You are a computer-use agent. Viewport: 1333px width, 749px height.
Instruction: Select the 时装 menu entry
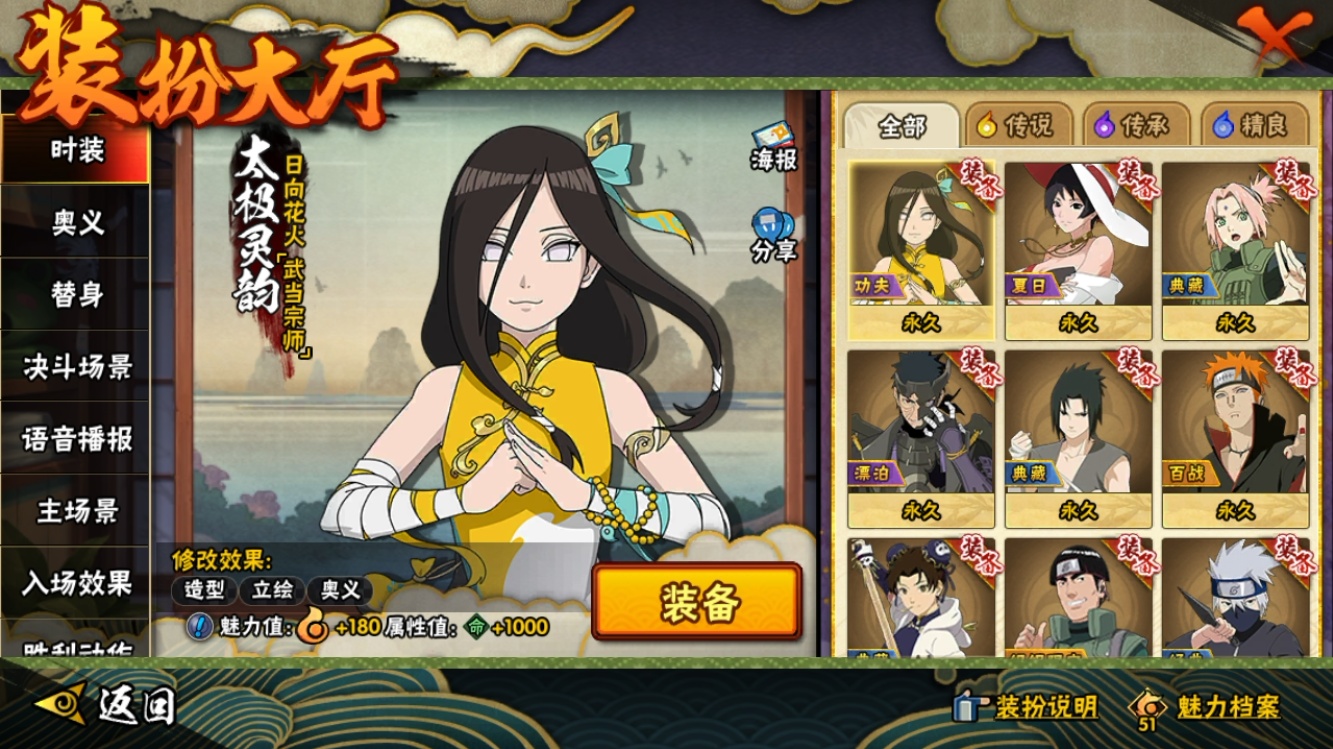pyautogui.click(x=76, y=151)
